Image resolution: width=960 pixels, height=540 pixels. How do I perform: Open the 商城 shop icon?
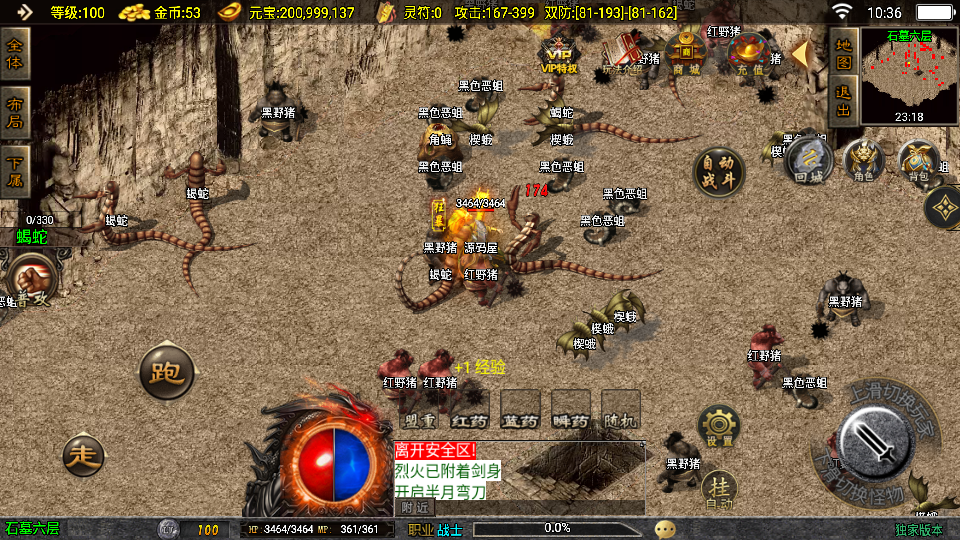[687, 52]
